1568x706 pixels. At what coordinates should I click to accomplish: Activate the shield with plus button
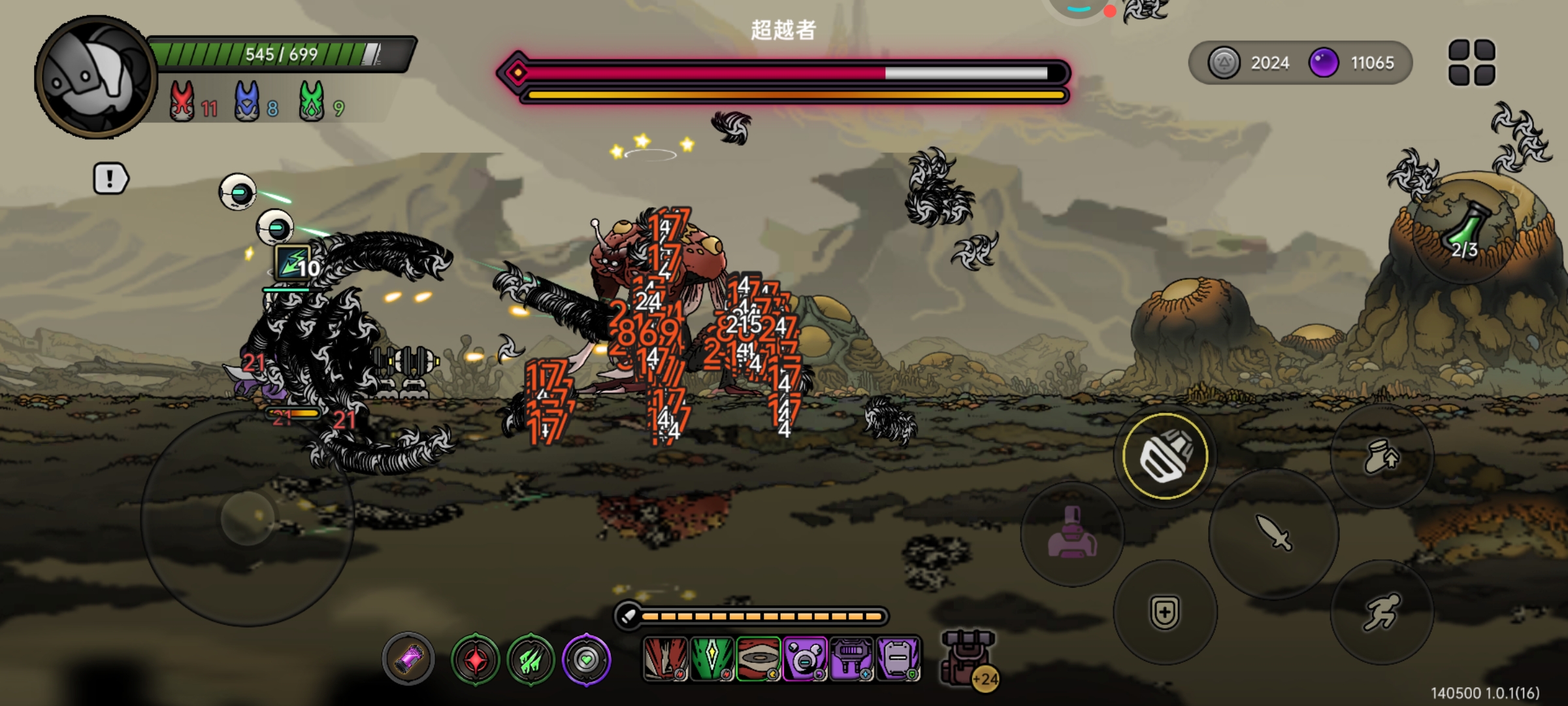[1165, 613]
